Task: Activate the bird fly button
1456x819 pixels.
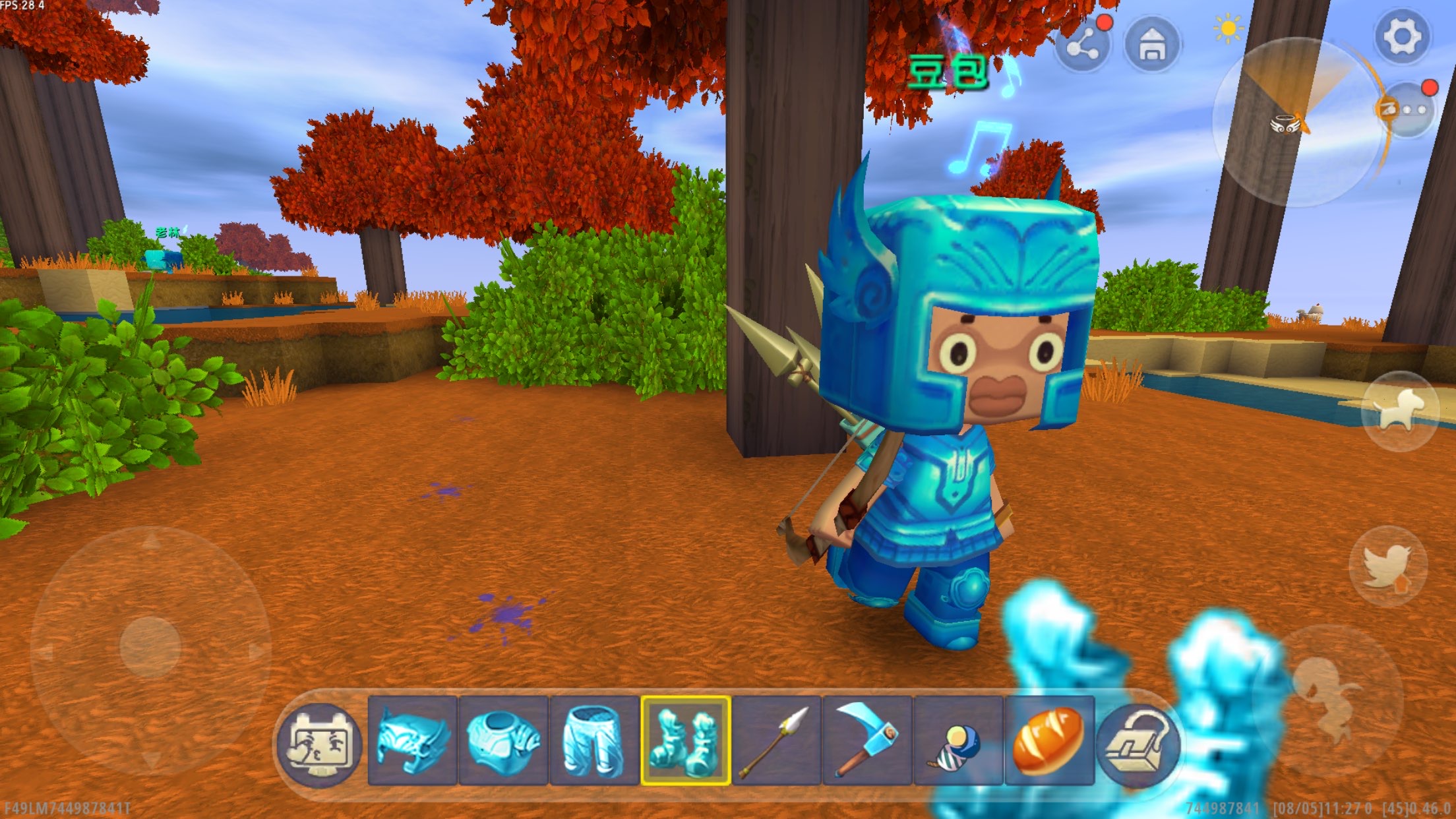Action: pyautogui.click(x=1388, y=566)
